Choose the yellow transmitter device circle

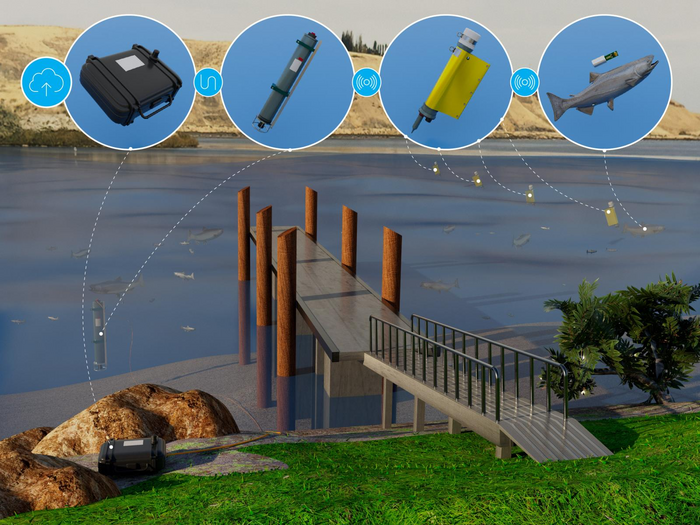(446, 83)
